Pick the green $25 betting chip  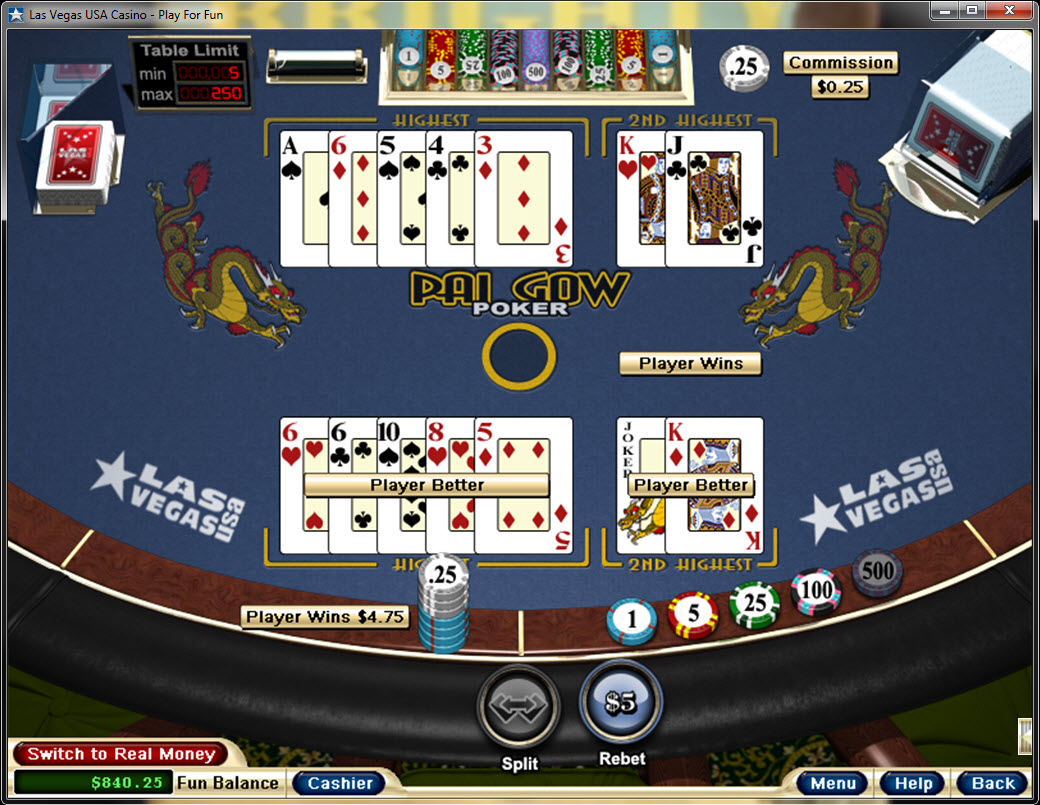pos(754,604)
